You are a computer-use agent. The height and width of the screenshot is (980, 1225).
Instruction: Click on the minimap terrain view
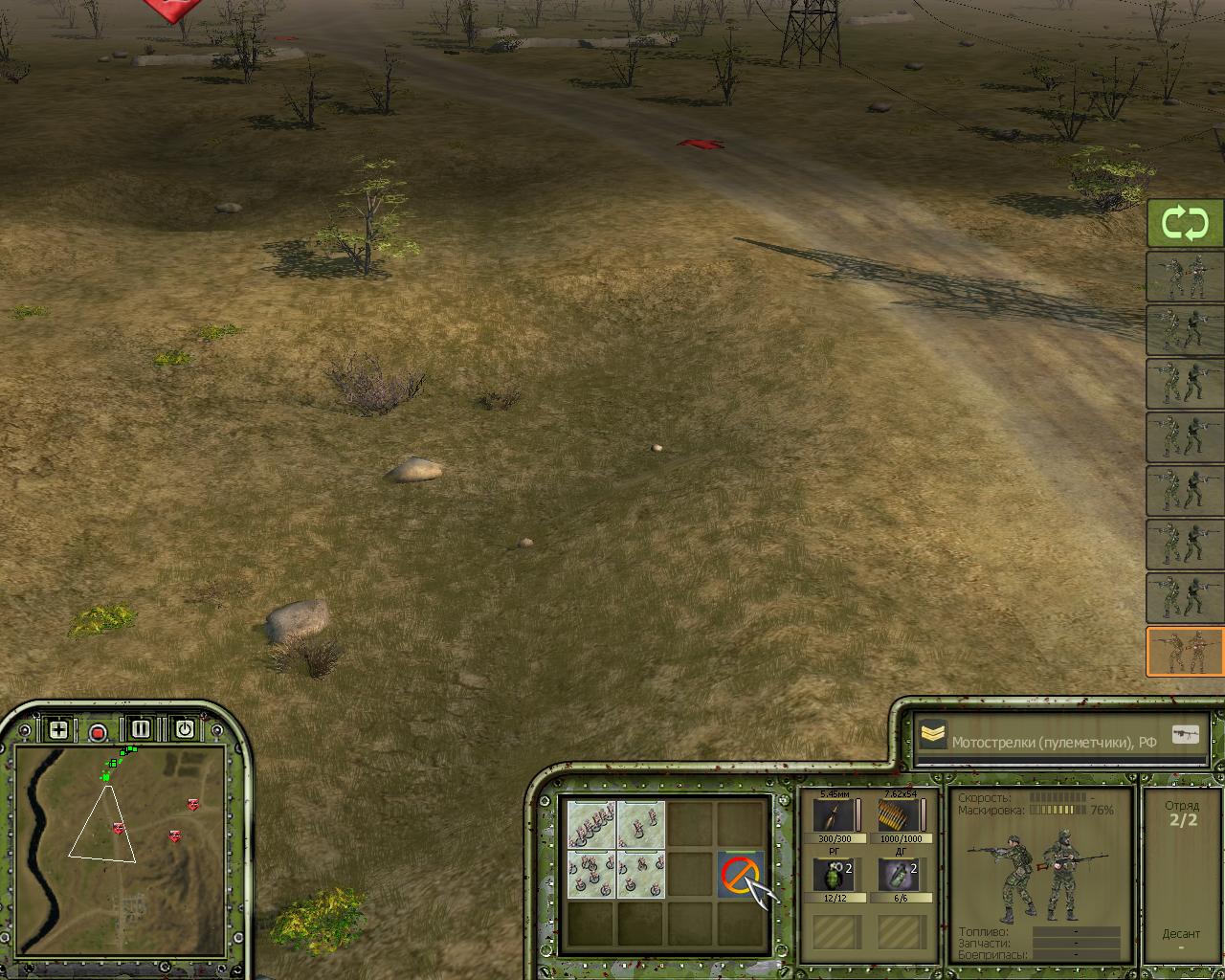coord(120,842)
